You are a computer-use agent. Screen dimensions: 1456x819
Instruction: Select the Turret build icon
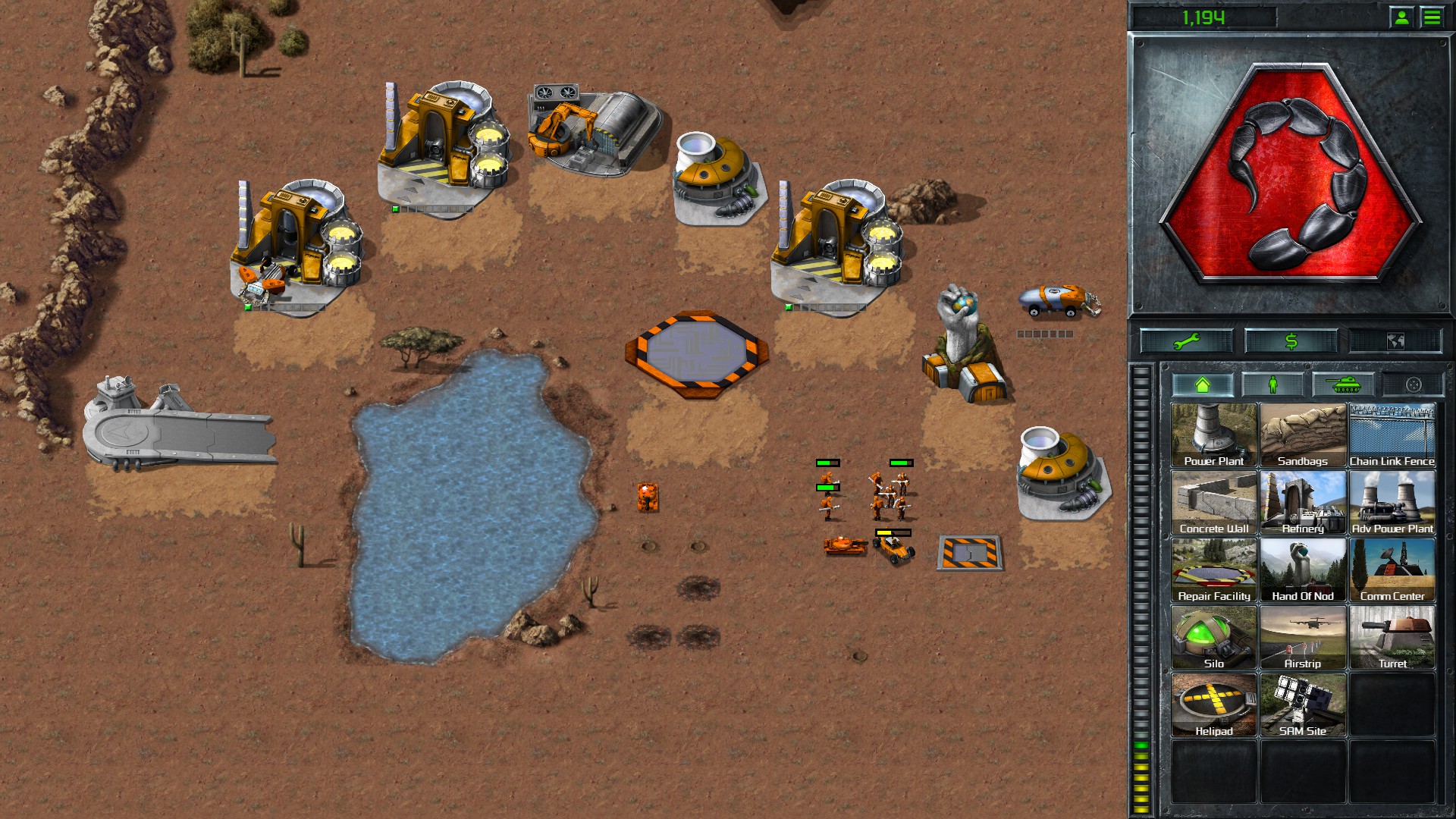[1392, 635]
